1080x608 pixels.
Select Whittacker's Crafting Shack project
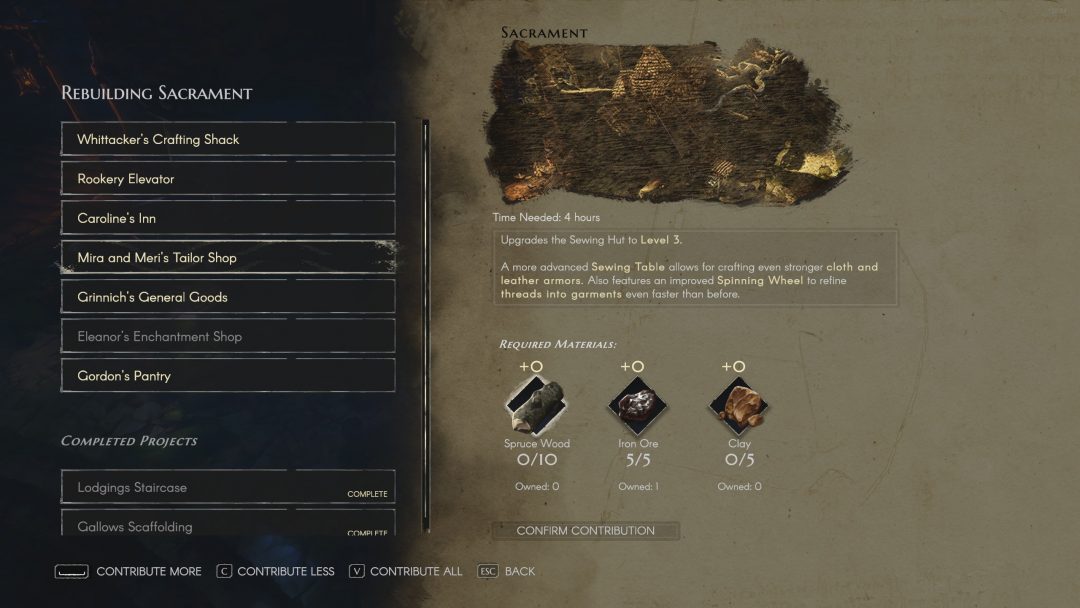(x=228, y=139)
